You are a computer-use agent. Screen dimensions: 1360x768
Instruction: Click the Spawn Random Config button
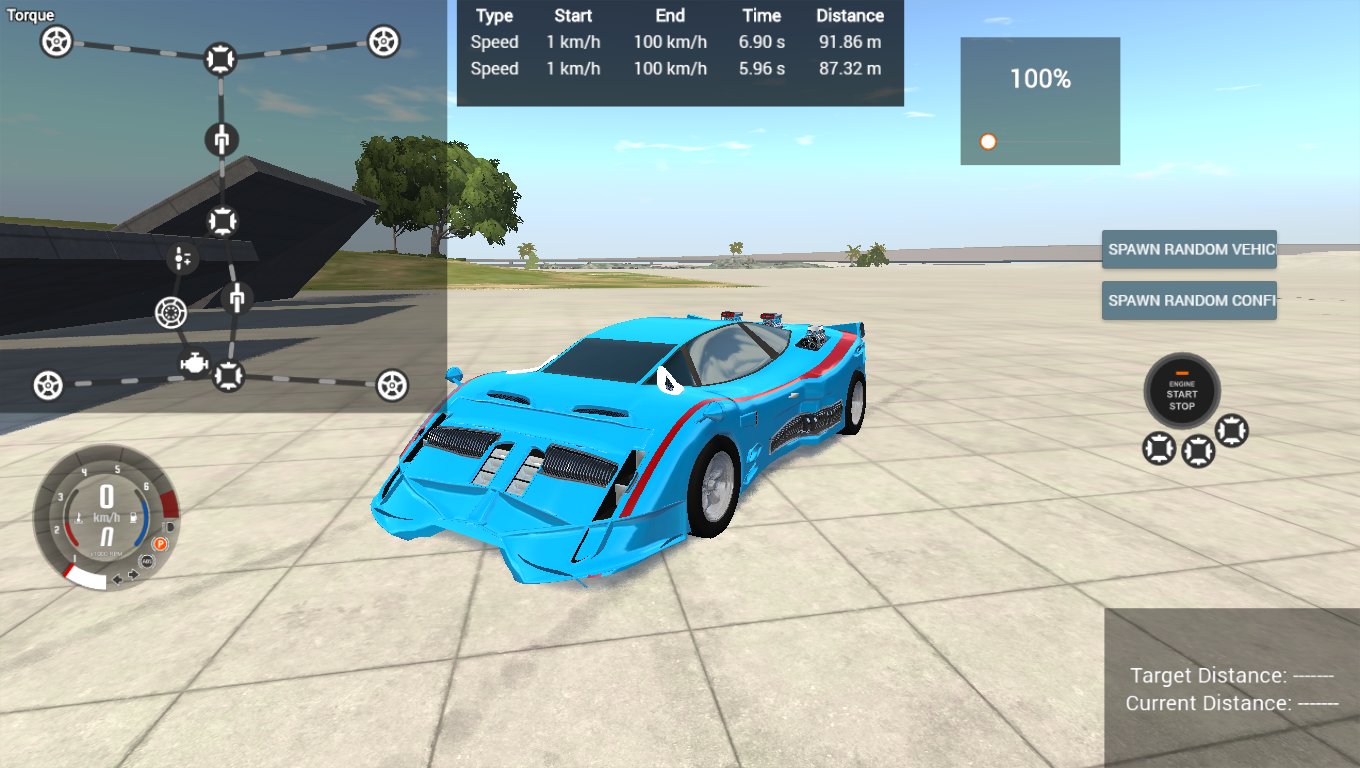click(1189, 300)
